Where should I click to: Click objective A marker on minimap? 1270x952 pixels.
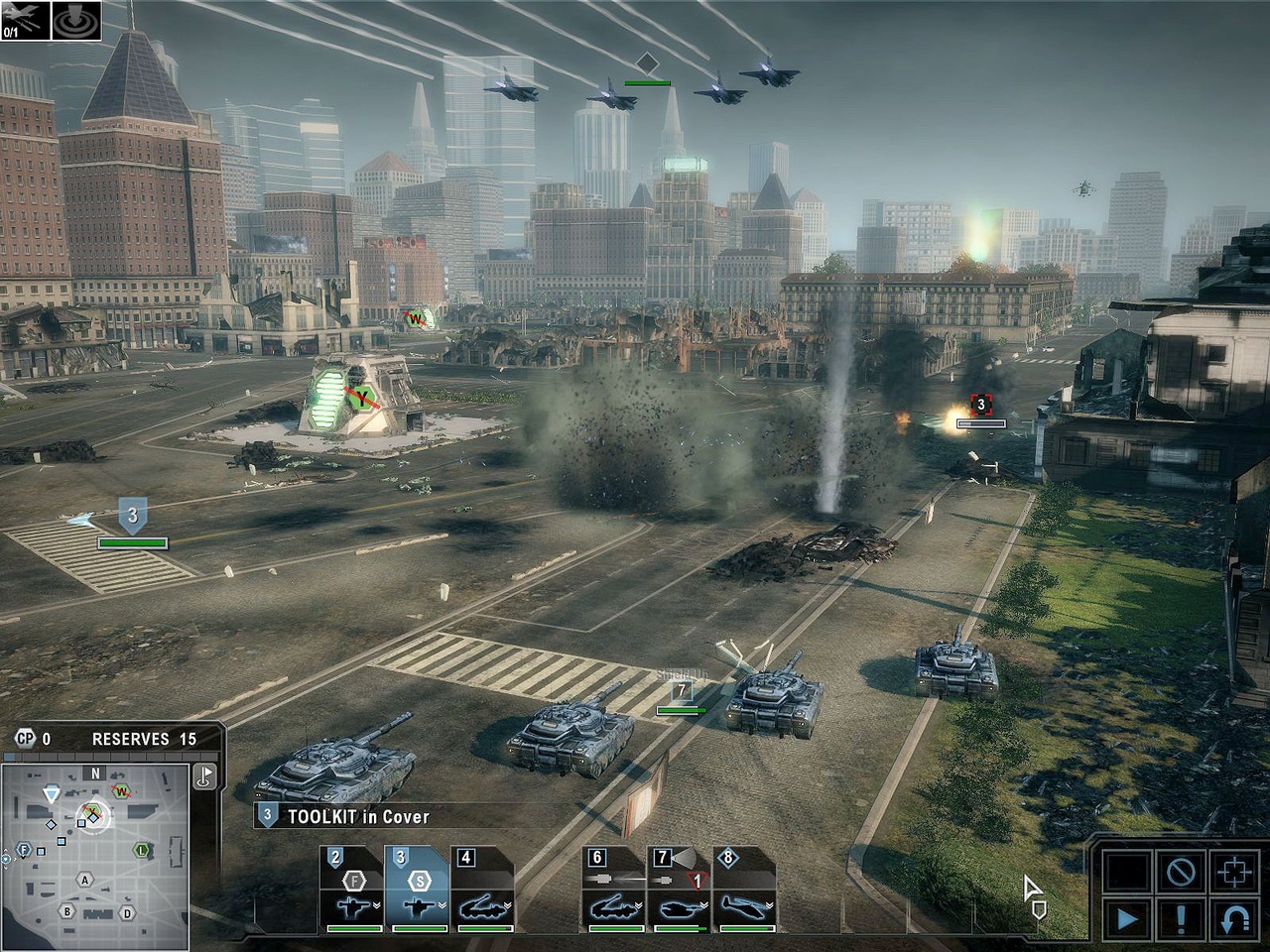point(85,881)
